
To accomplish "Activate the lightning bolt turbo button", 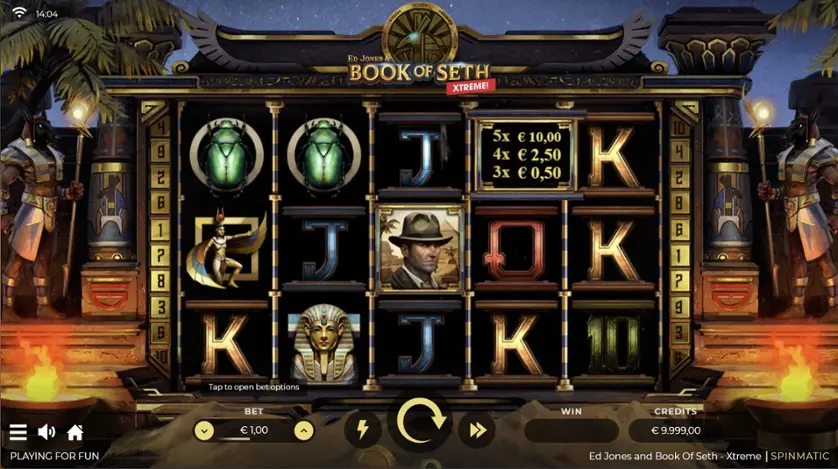I will (x=362, y=430).
